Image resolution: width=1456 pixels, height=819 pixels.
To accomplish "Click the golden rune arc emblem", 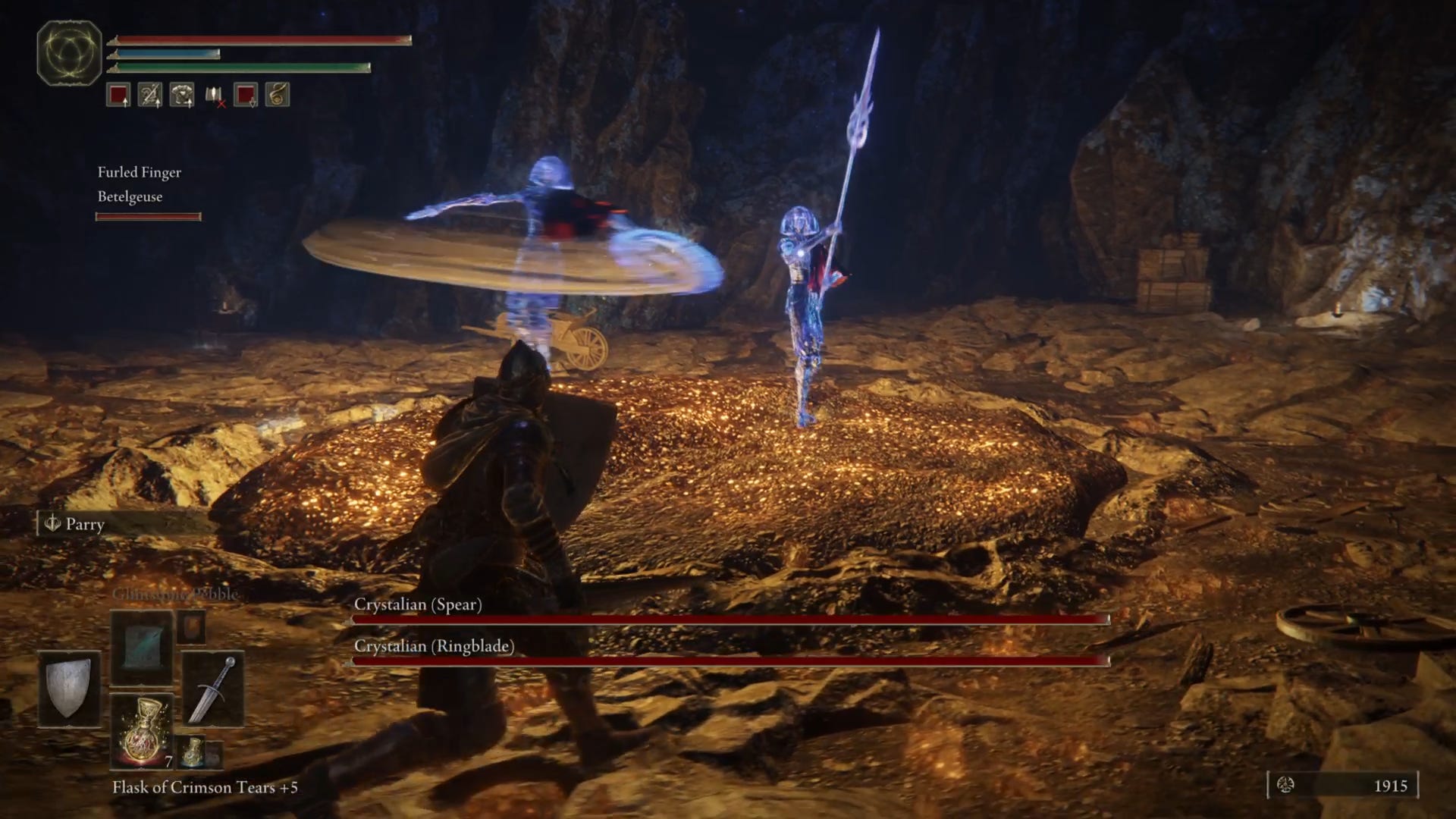I will (69, 53).
